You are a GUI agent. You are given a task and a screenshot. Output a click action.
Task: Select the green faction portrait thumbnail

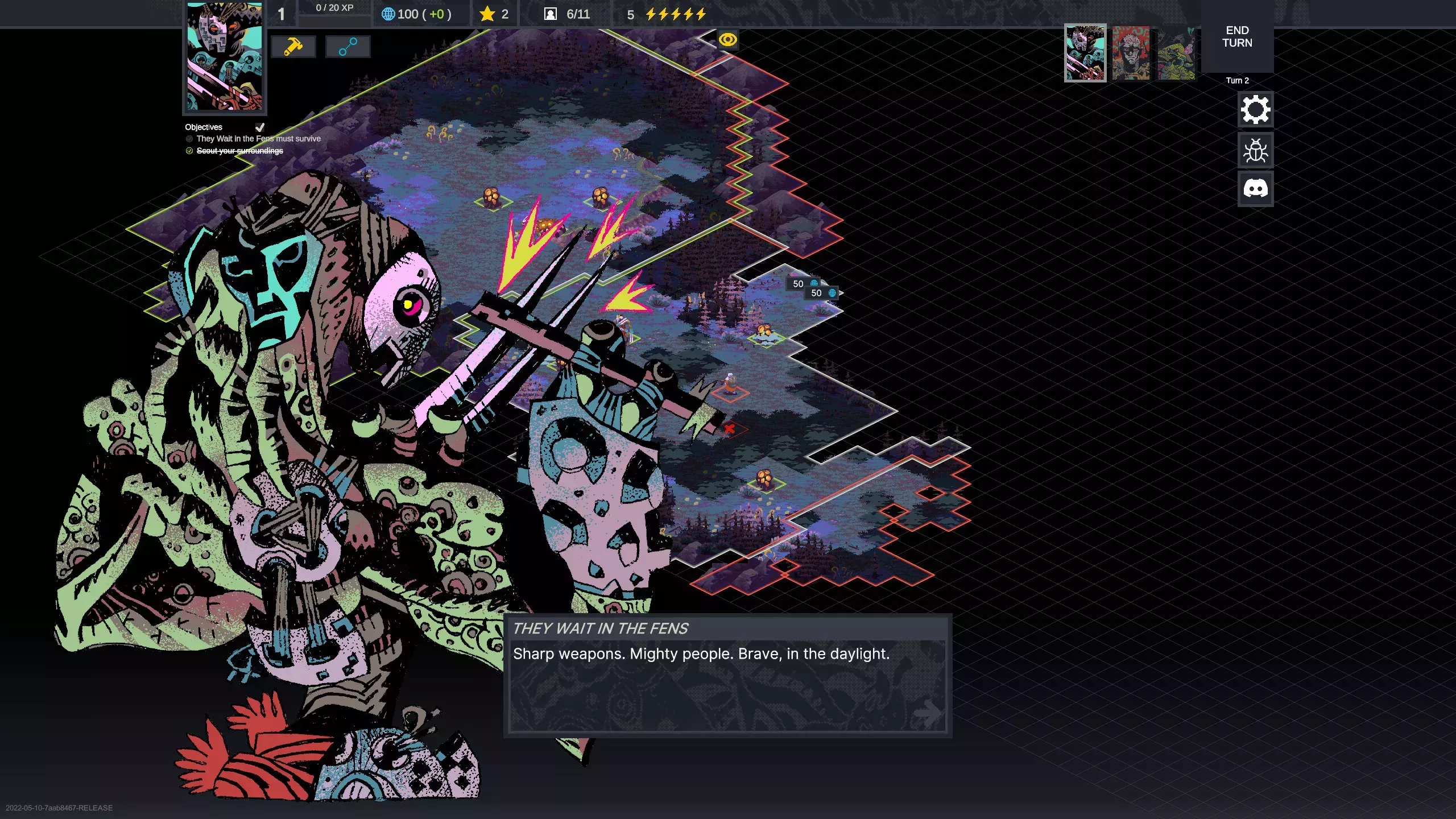[1176, 53]
